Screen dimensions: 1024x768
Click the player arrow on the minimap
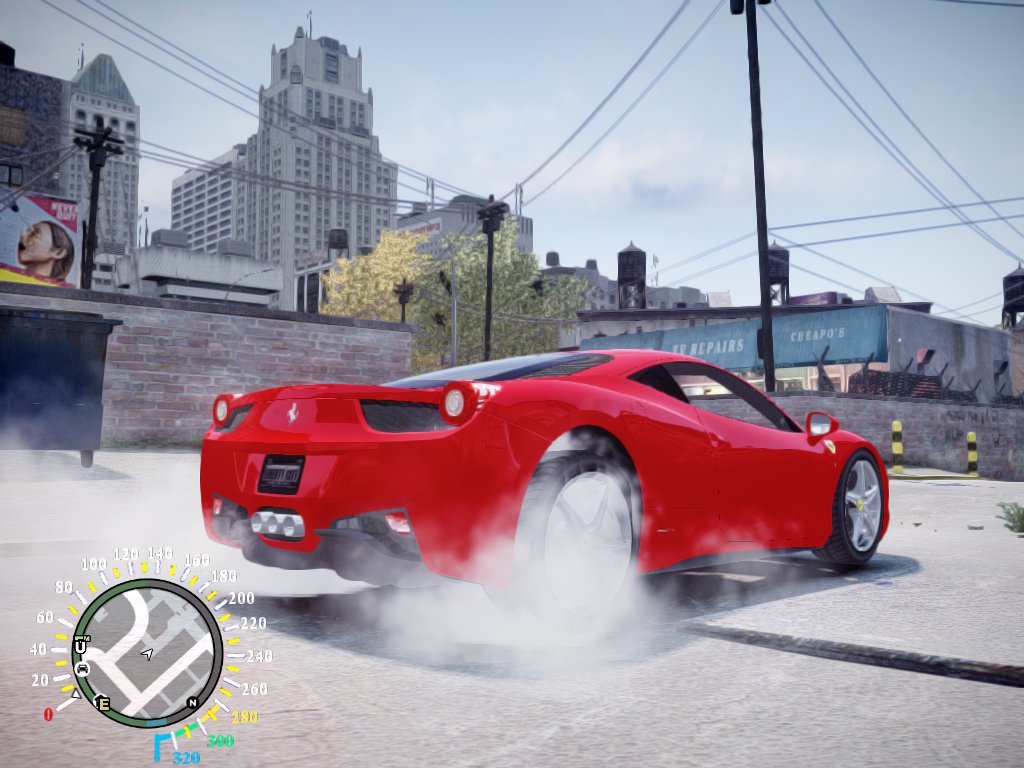pos(147,654)
